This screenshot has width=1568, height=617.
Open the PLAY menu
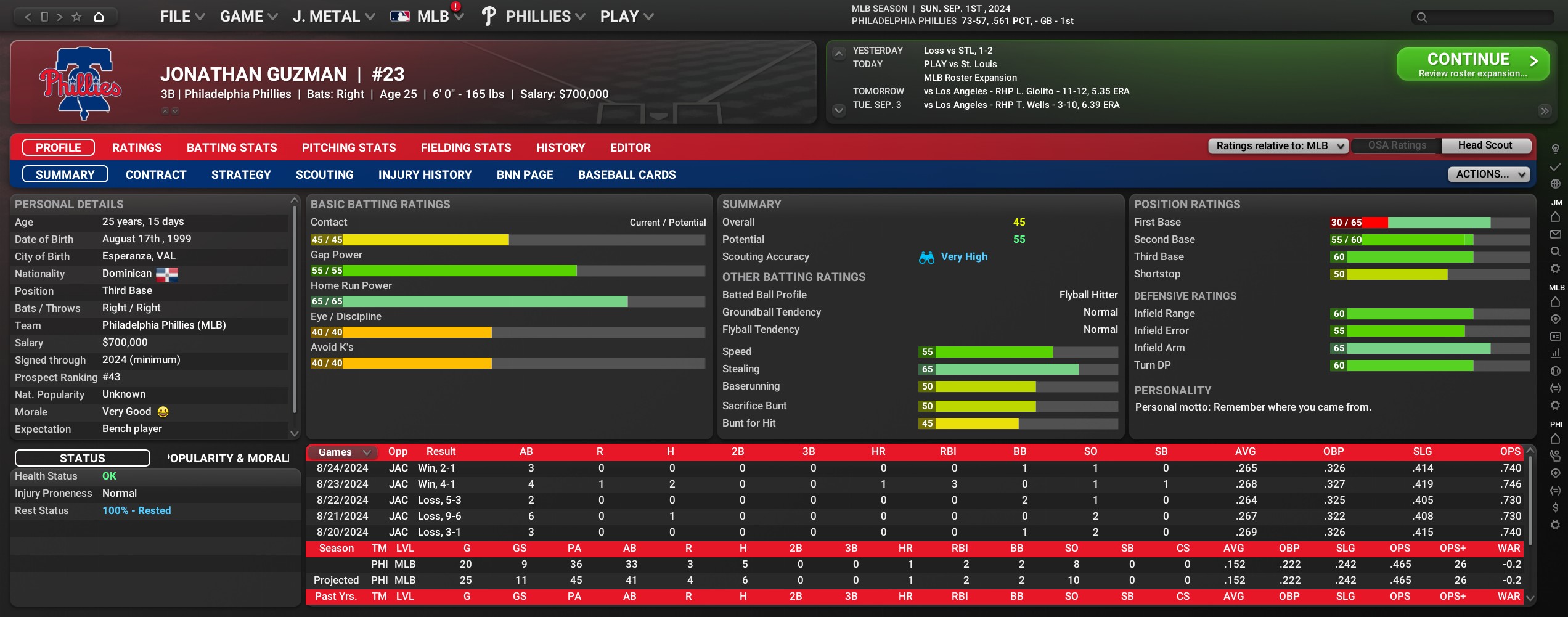[x=626, y=17]
